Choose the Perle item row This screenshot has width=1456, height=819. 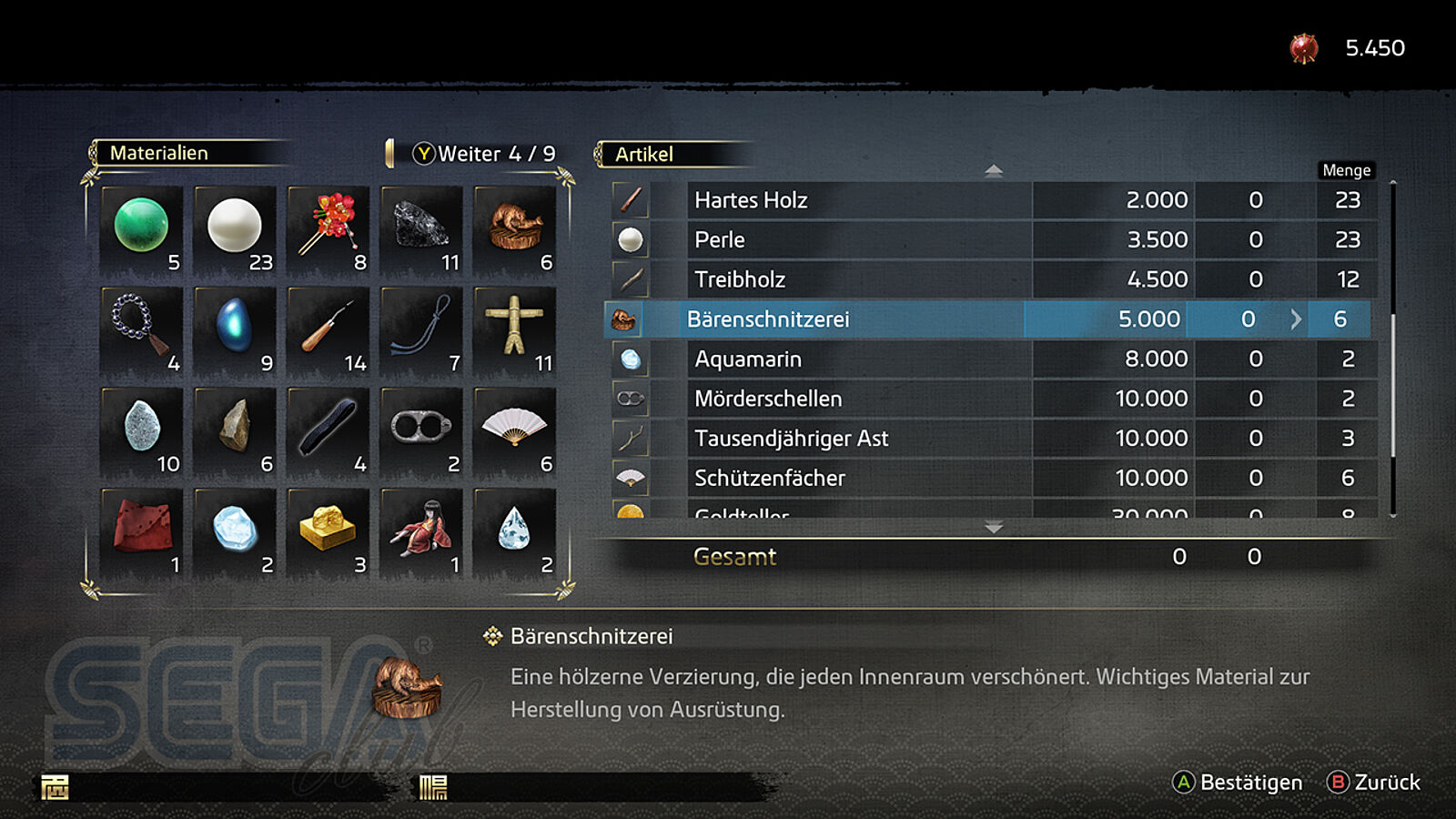[x=992, y=240]
